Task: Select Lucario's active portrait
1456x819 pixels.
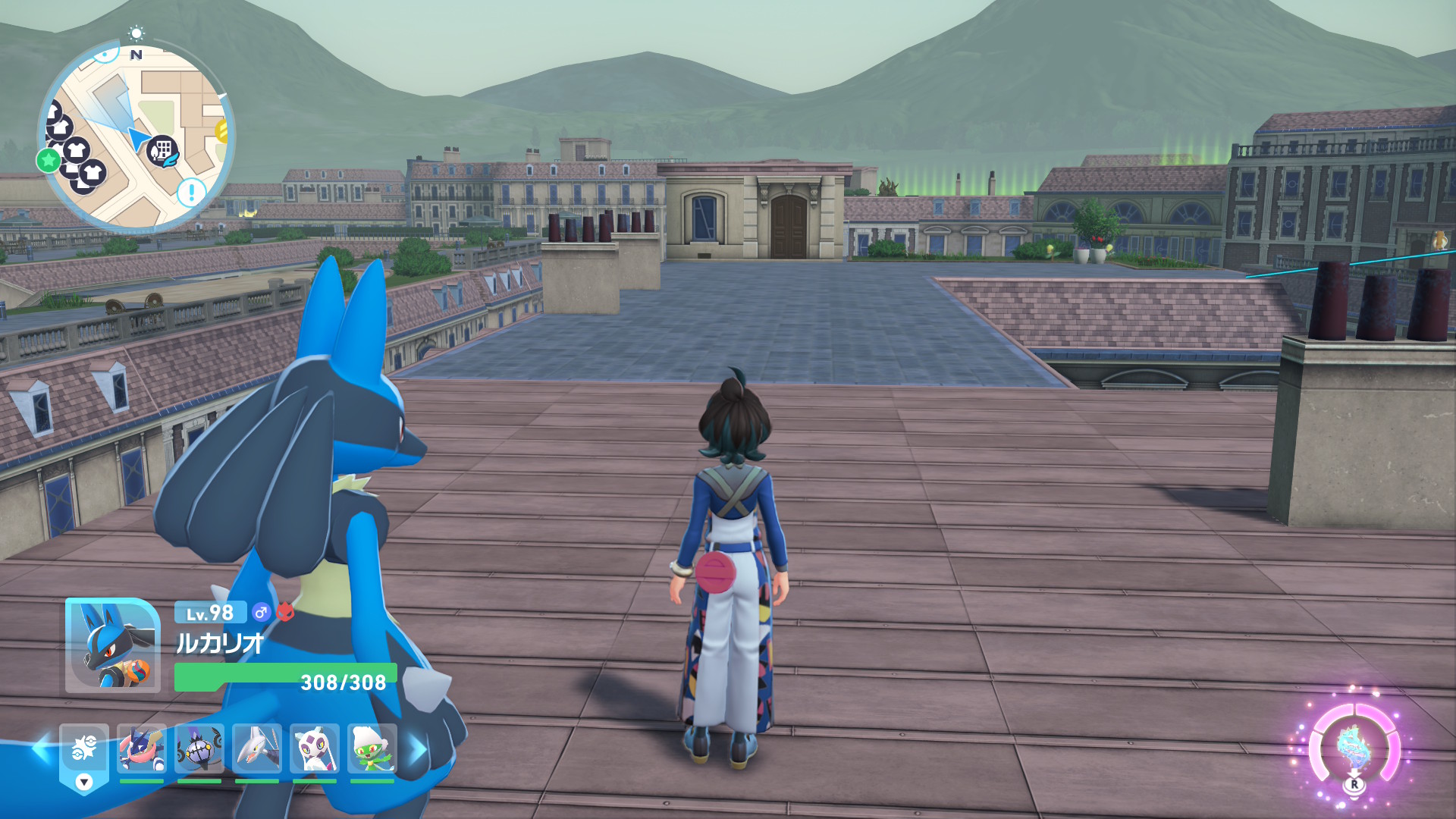Action: click(113, 645)
